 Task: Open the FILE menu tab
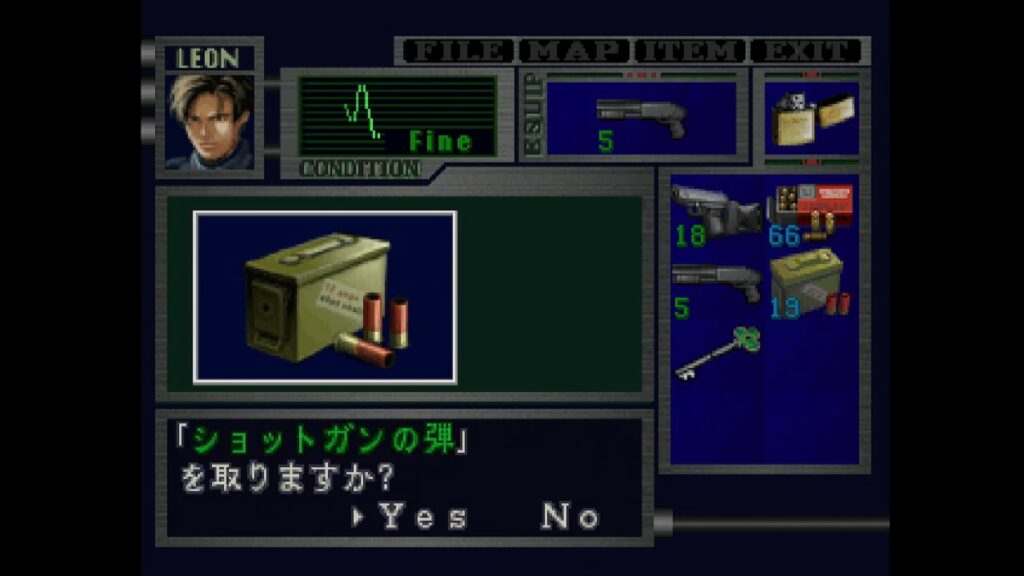pyautogui.click(x=456, y=51)
